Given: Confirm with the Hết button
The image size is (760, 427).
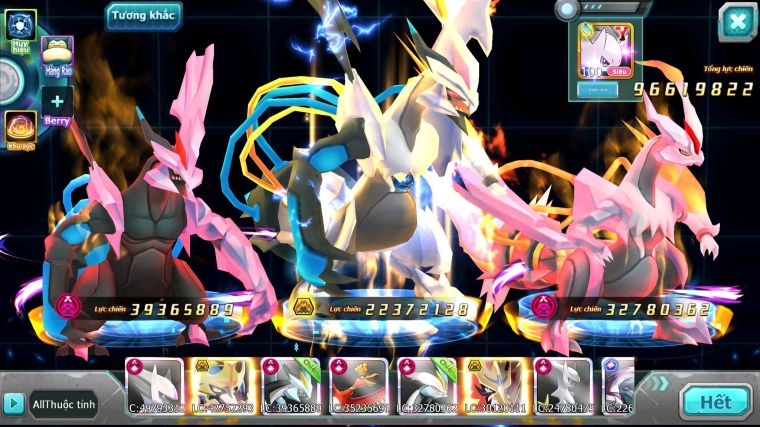Looking at the screenshot, I should click(715, 402).
